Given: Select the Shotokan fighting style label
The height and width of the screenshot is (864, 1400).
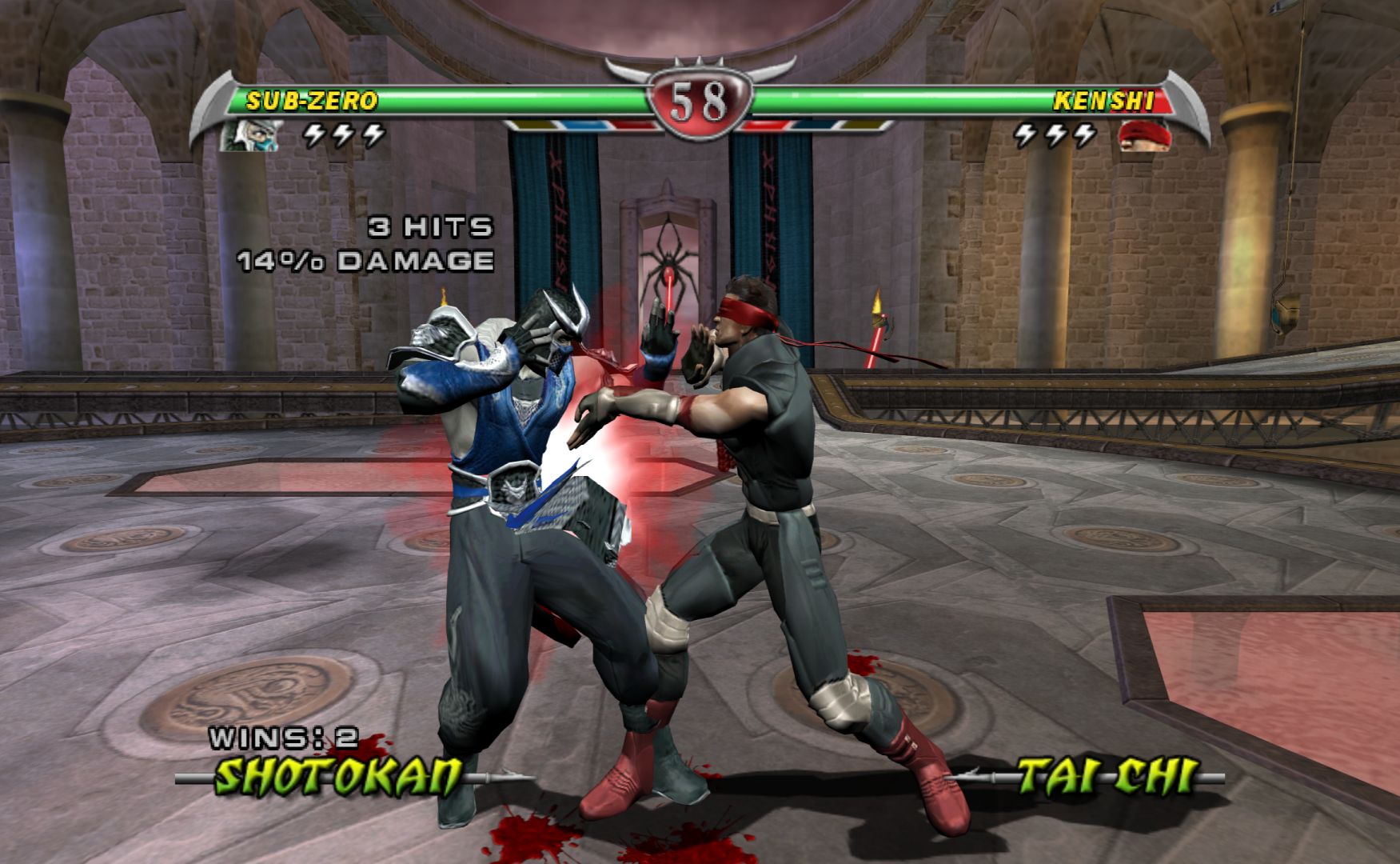Looking at the screenshot, I should click(x=341, y=774).
